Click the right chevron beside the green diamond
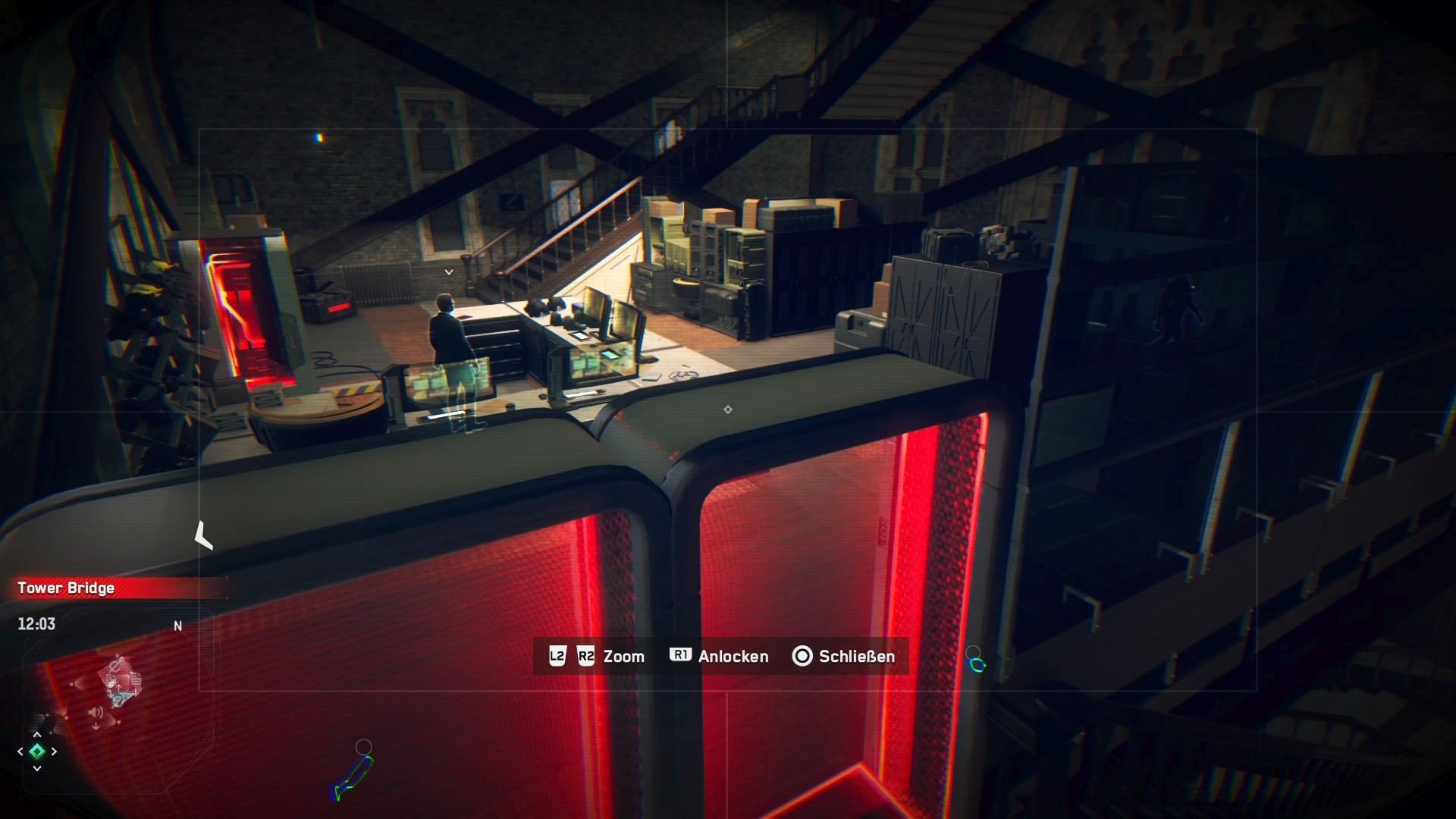 tap(54, 752)
